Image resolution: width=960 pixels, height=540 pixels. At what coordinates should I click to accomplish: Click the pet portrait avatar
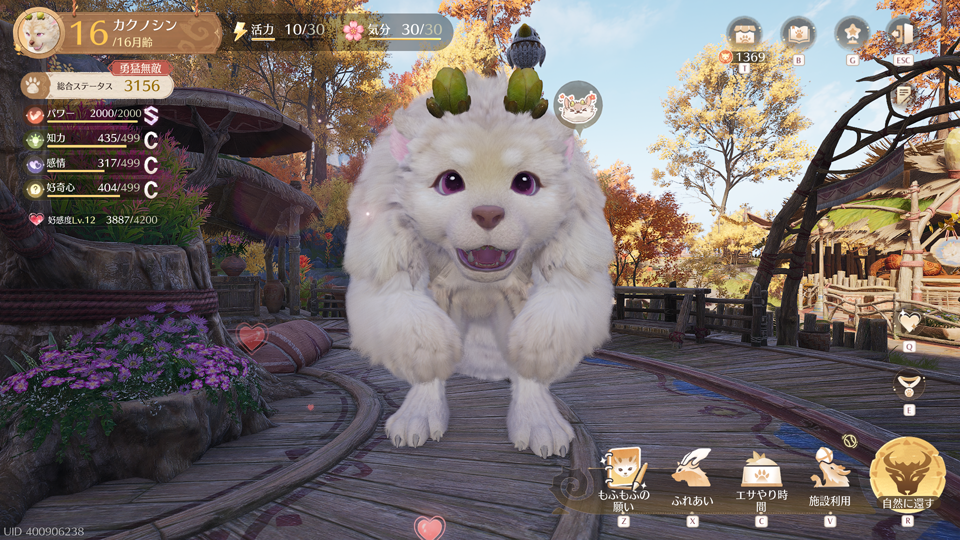tap(38, 31)
